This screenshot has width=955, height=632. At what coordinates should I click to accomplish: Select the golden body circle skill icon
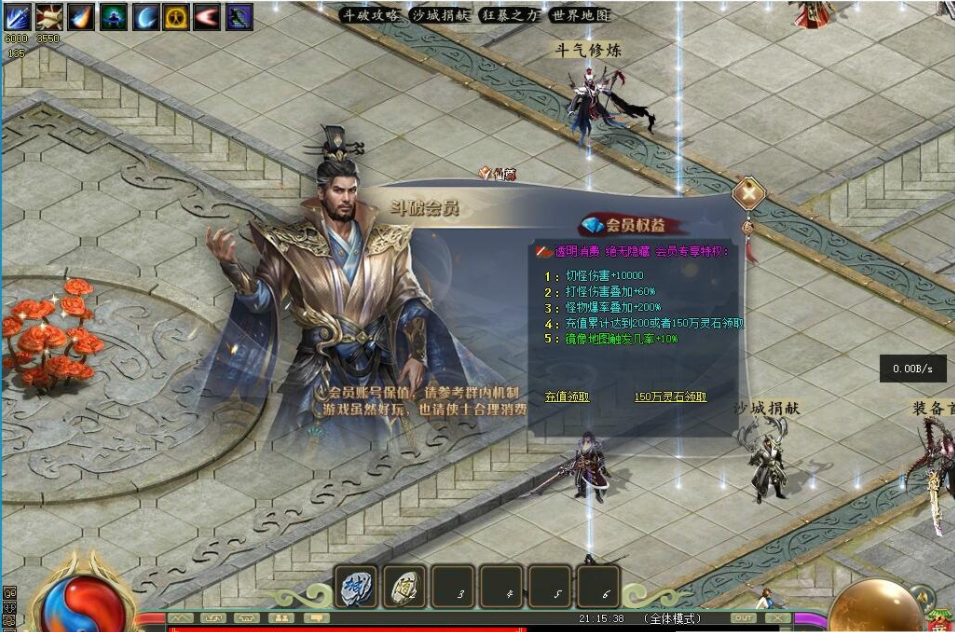[176, 17]
